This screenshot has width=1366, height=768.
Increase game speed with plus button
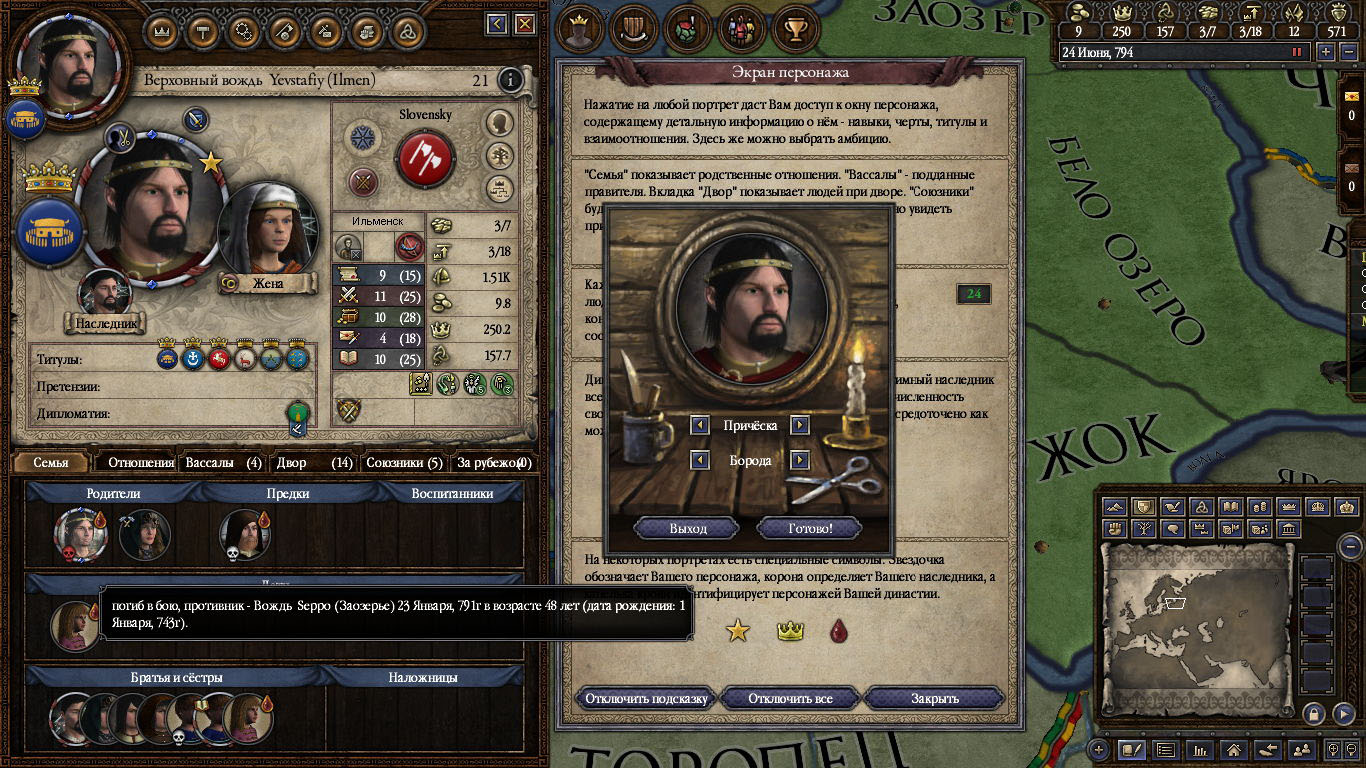point(1325,52)
